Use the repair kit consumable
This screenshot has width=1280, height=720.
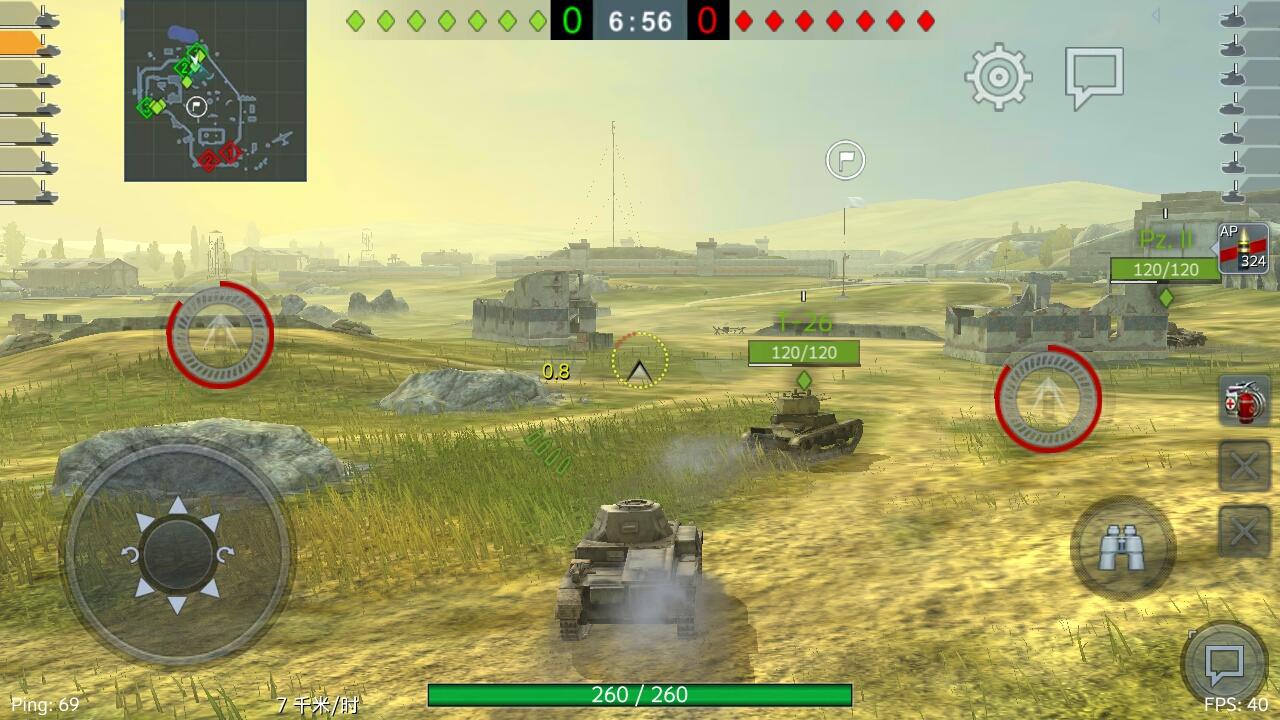[x=1243, y=399]
